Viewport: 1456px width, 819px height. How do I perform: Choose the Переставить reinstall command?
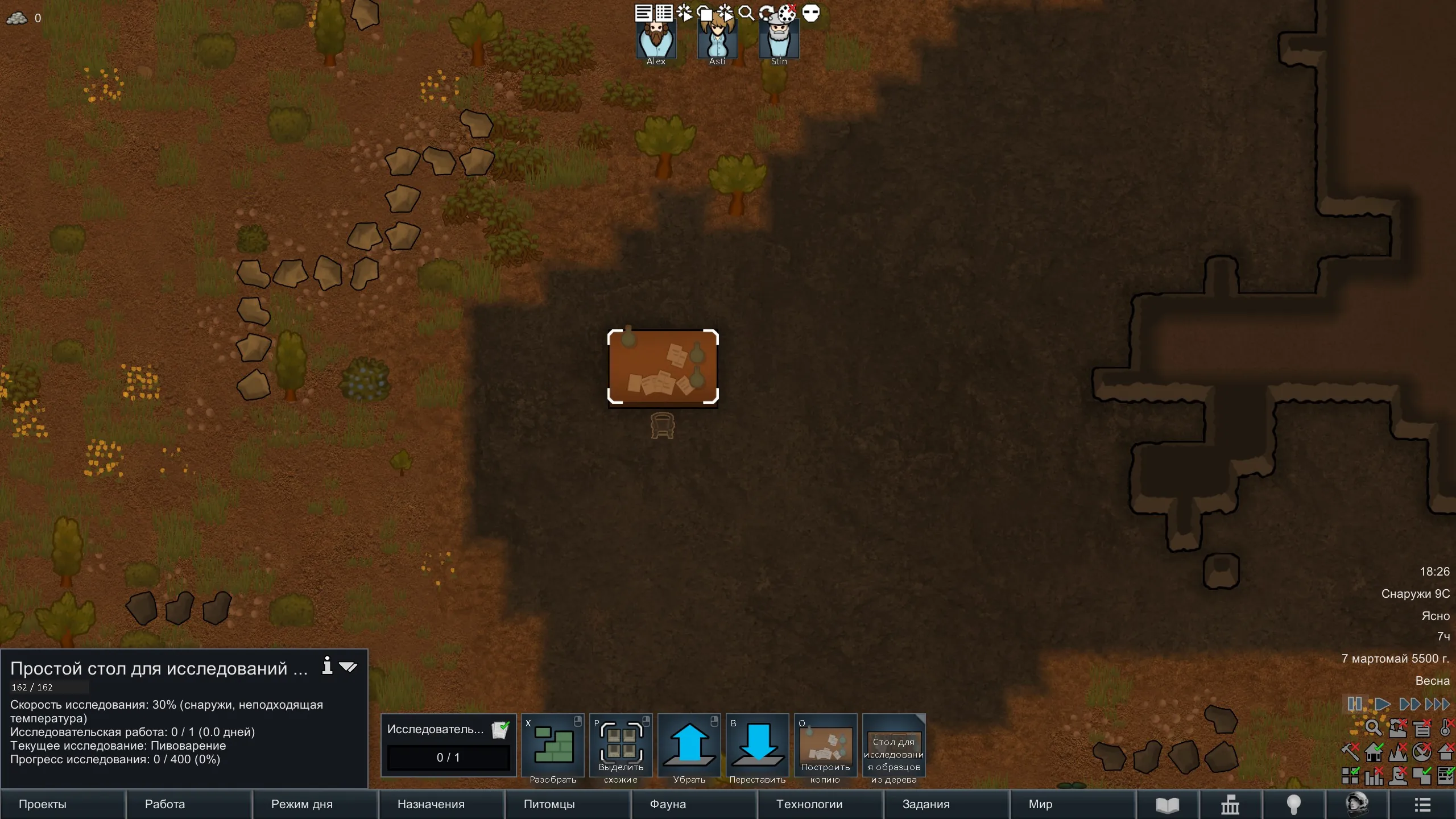[758, 746]
